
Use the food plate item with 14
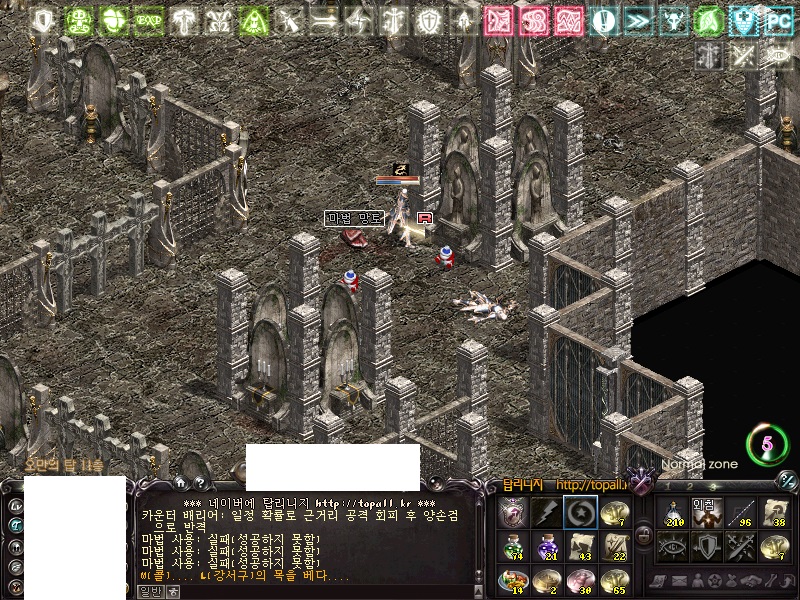512,581
